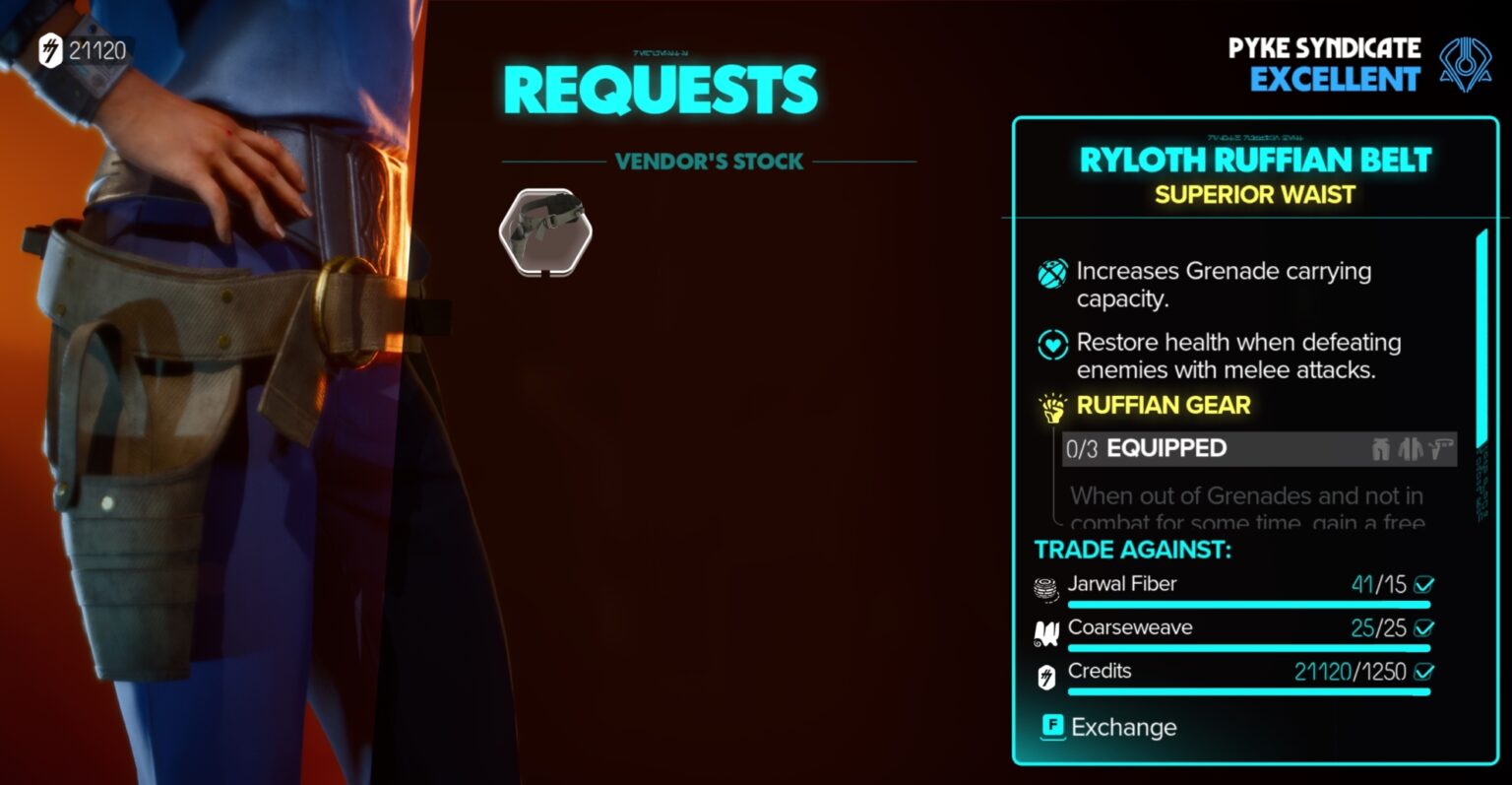
Task: Select the Requests header
Action: point(660,88)
